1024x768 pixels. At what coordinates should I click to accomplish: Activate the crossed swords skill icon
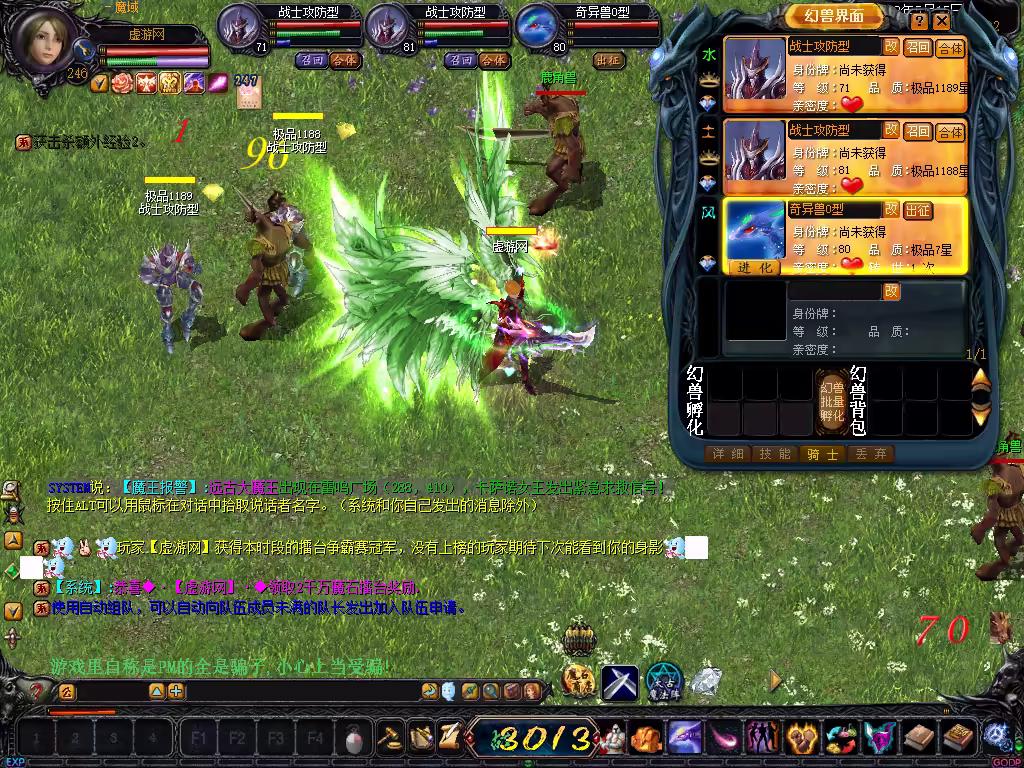coord(620,683)
